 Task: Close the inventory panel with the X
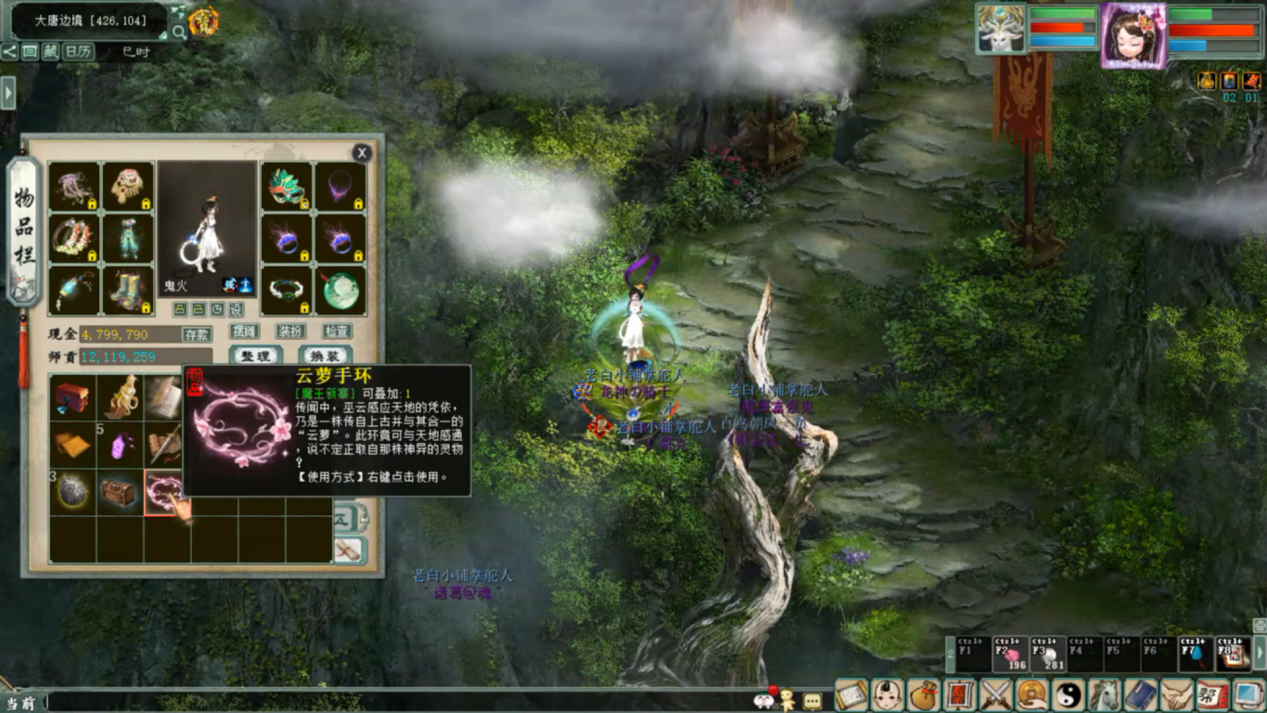click(x=362, y=153)
